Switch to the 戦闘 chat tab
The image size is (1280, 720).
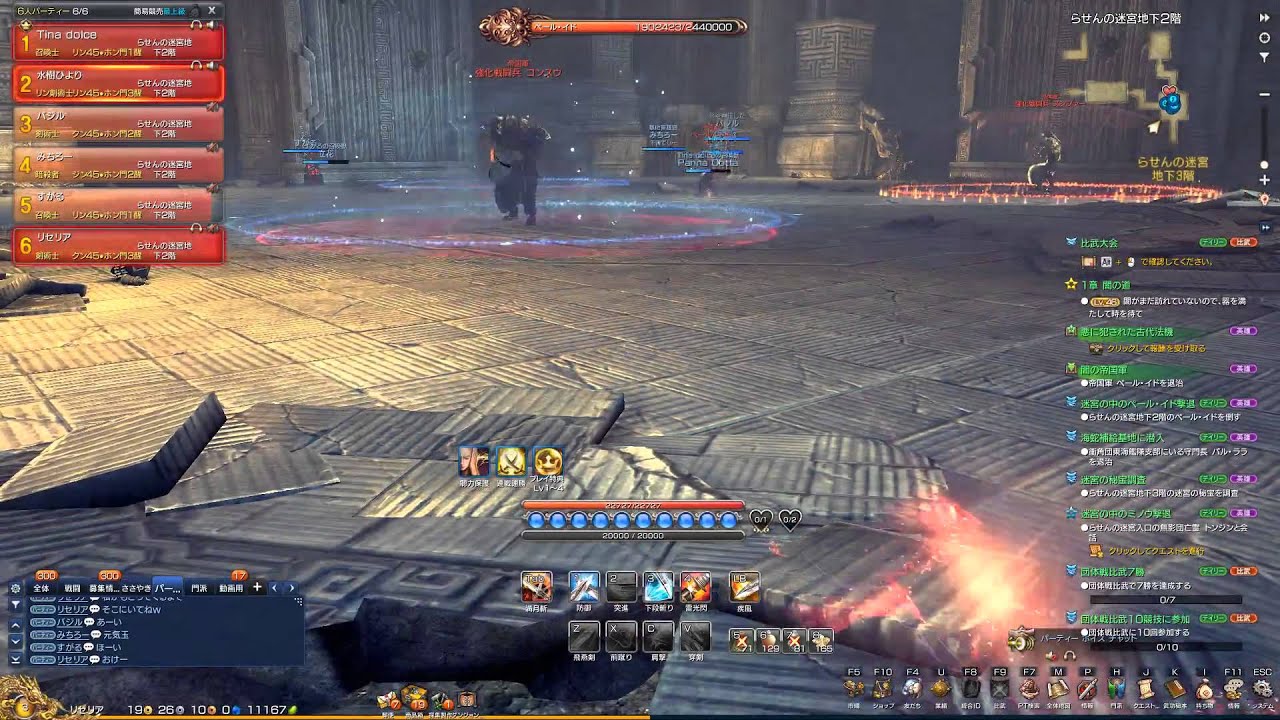[72, 588]
